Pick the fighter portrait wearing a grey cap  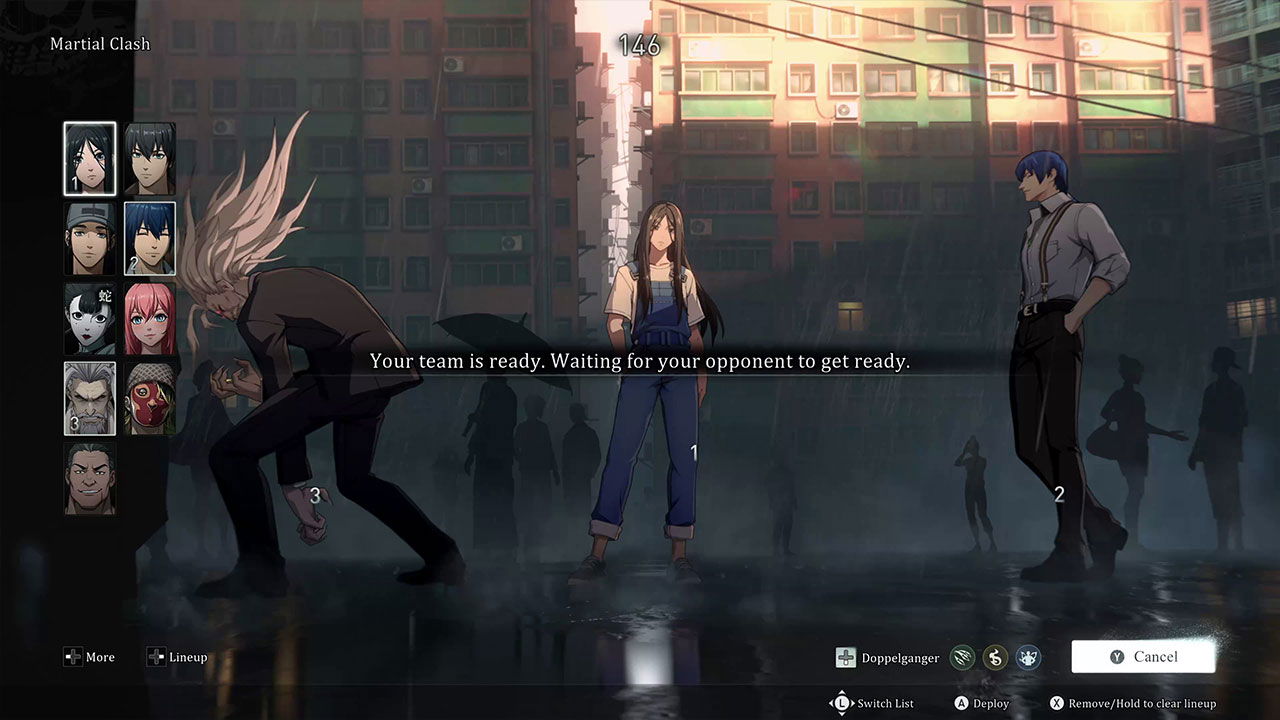tap(90, 239)
